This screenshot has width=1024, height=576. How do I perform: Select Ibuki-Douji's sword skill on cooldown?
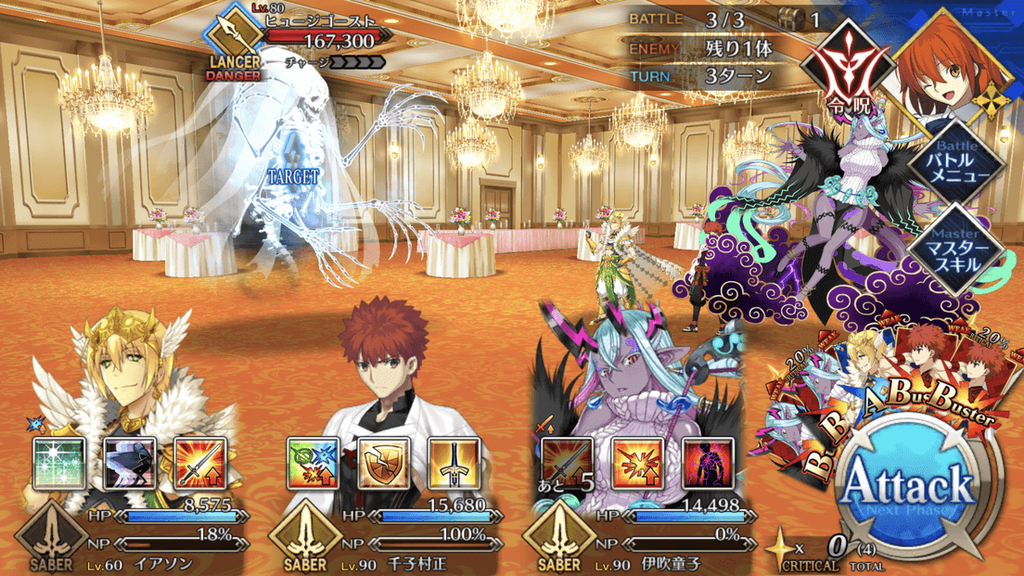click(566, 463)
